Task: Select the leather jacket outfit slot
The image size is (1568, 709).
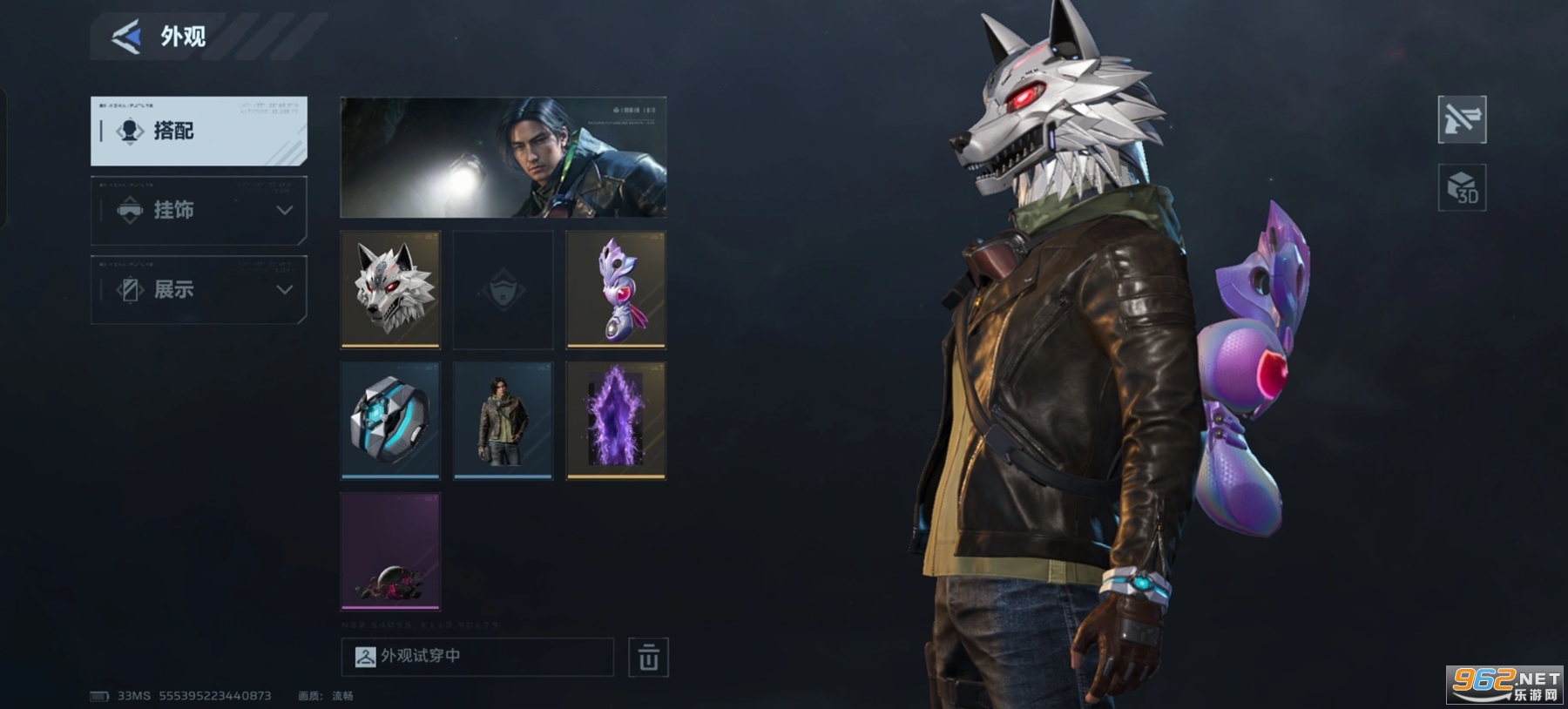Action: coord(503,421)
